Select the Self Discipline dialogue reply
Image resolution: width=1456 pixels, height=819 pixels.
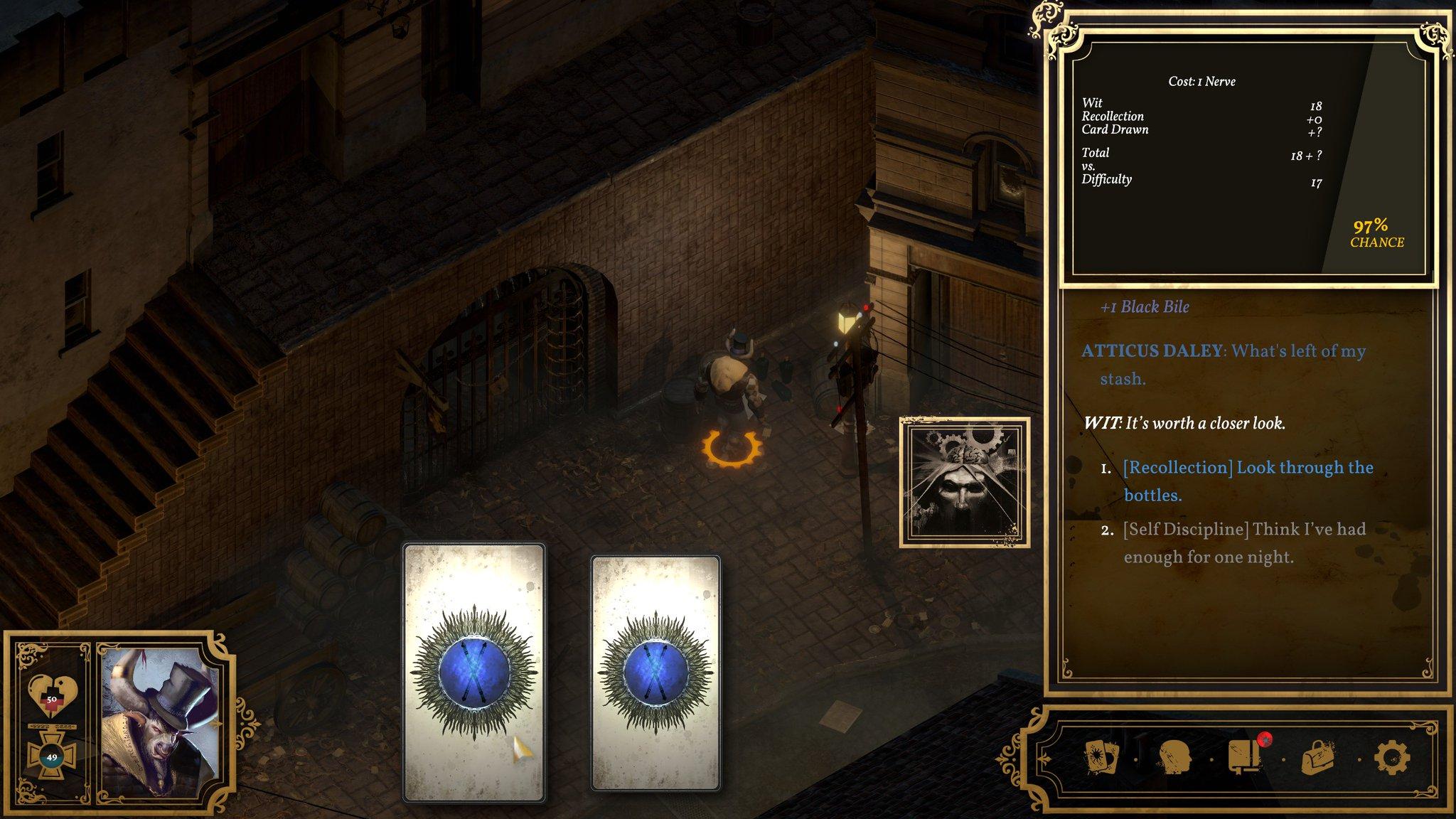[1243, 542]
